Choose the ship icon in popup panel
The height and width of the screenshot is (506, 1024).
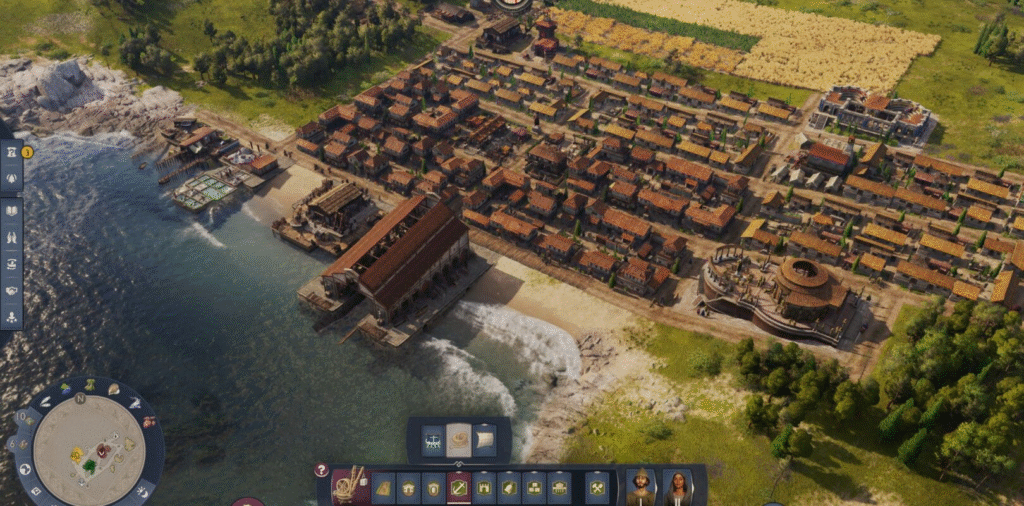[x=433, y=440]
